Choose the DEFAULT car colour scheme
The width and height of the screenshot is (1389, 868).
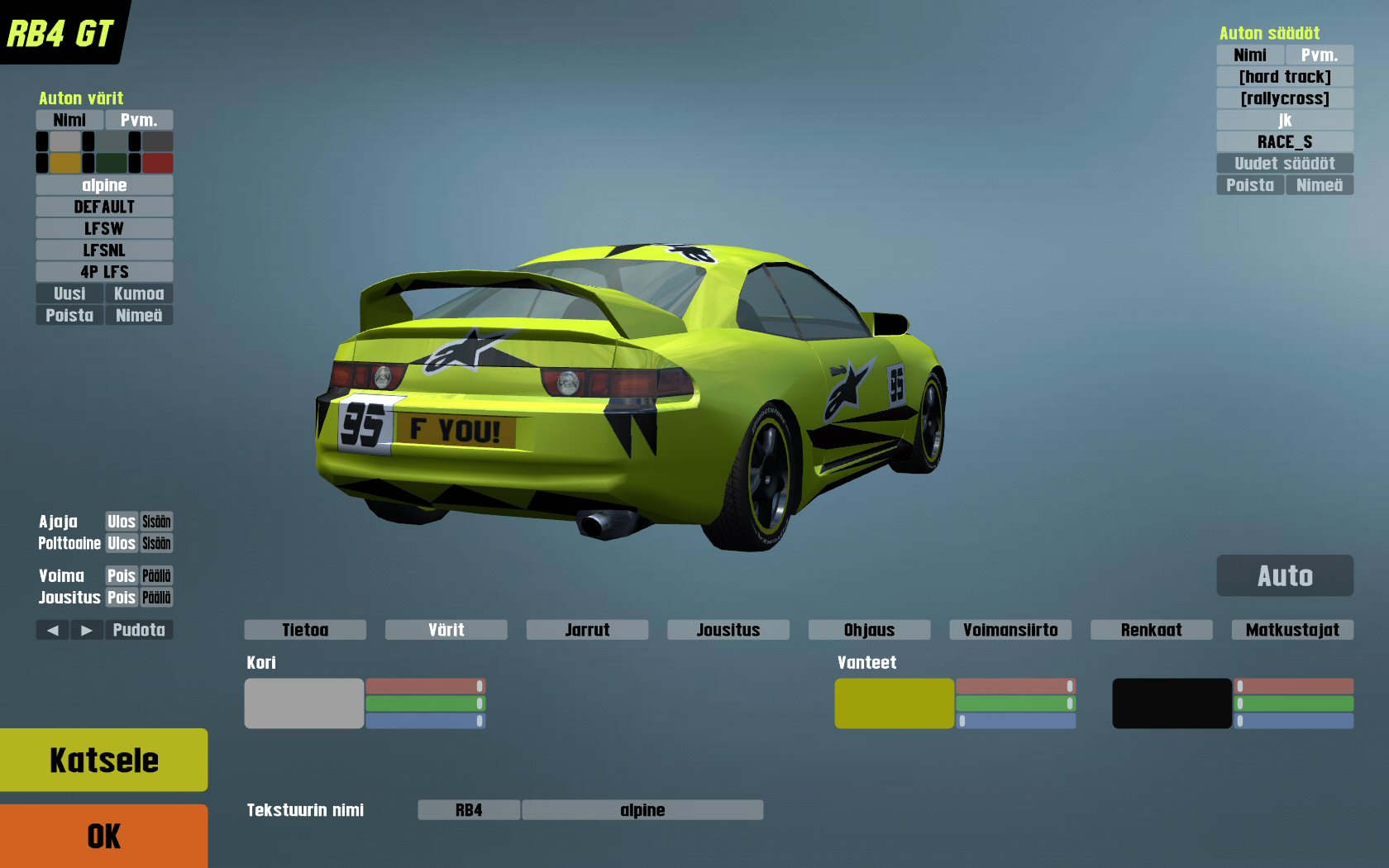coord(104,207)
